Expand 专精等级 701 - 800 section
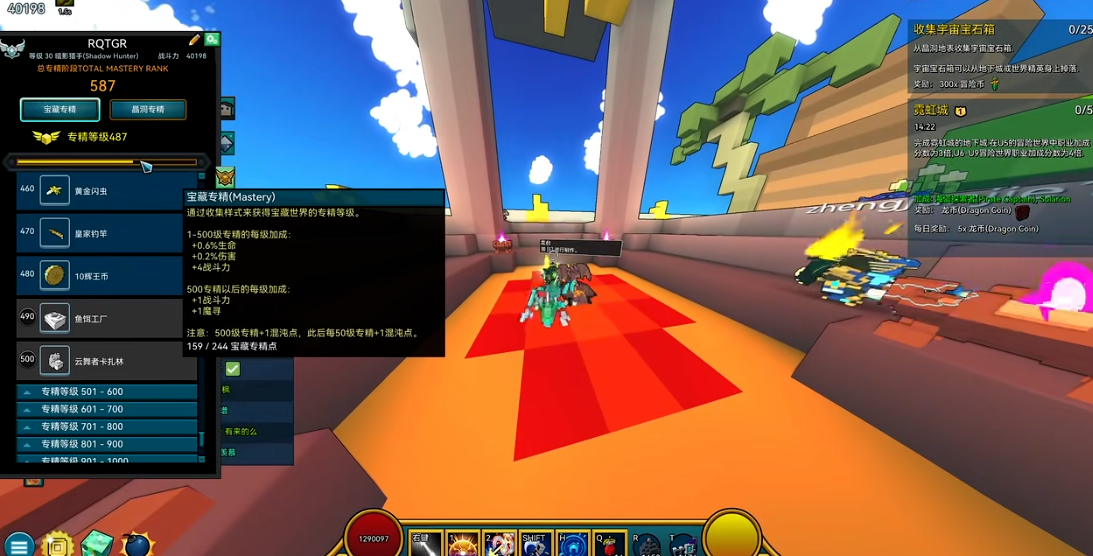1093x556 pixels. click(x=107, y=426)
